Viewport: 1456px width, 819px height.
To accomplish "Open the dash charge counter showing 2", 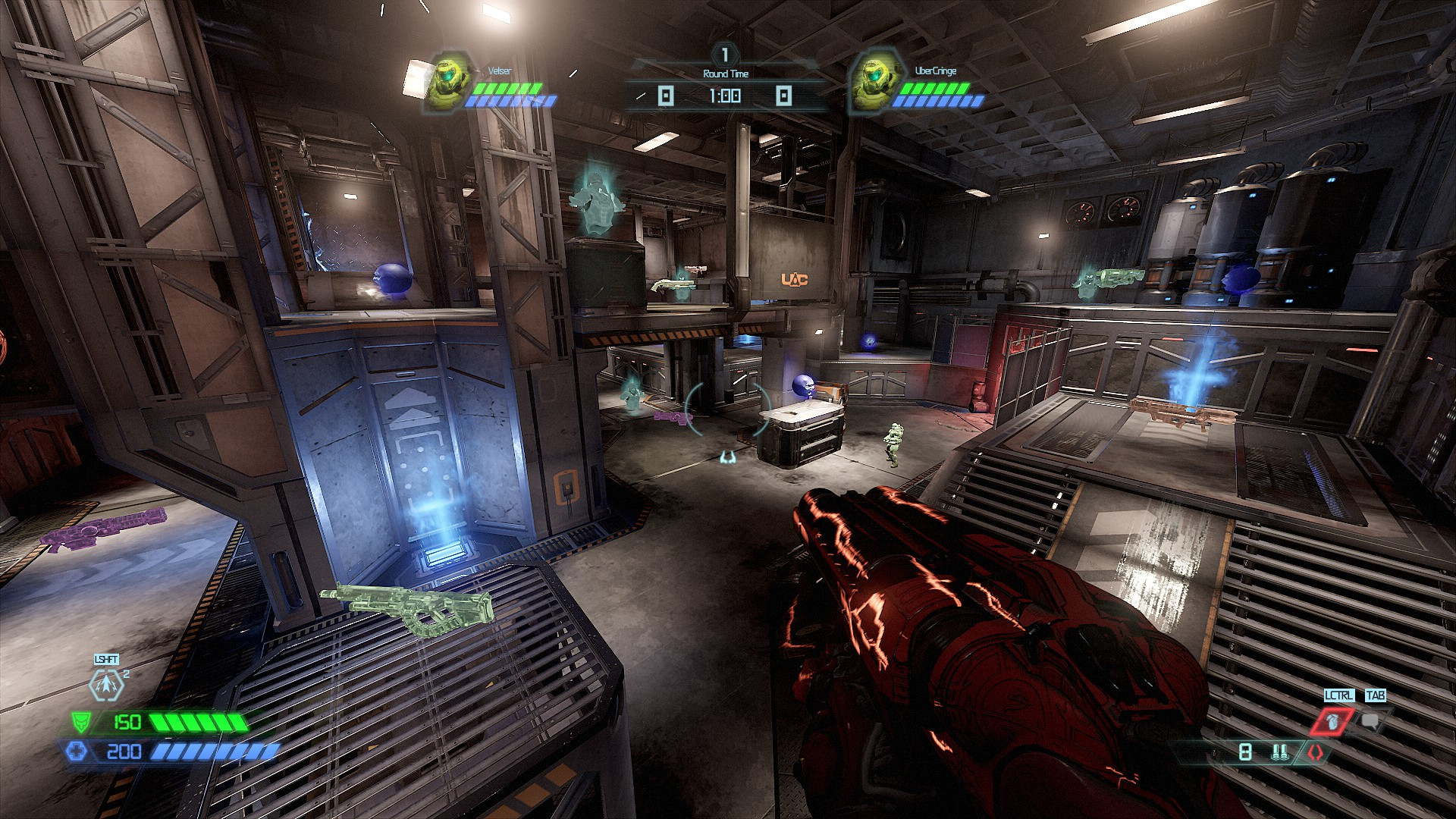I will pos(127,674).
